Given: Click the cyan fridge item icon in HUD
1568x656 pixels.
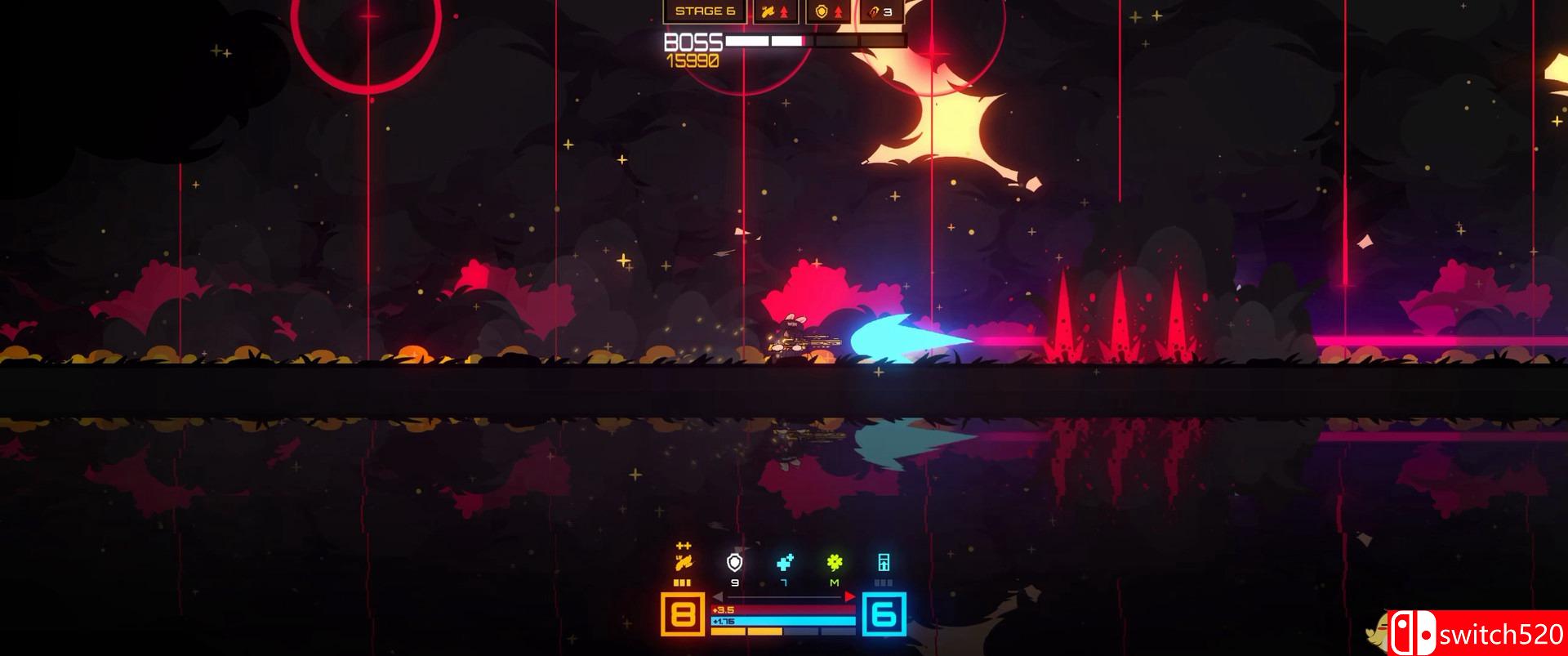Looking at the screenshot, I should tap(884, 563).
